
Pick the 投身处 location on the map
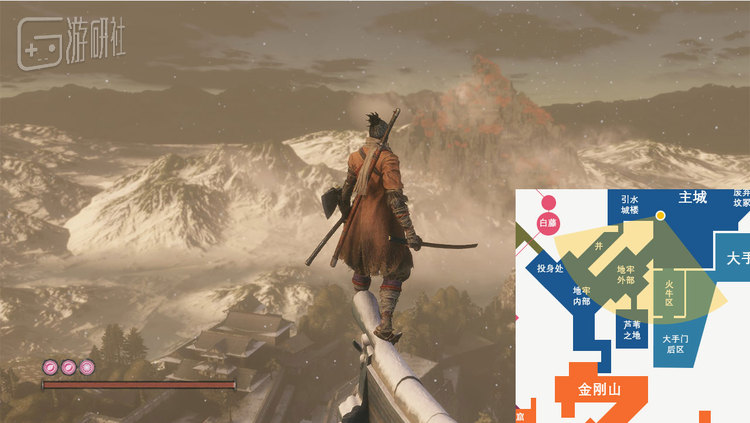(550, 268)
